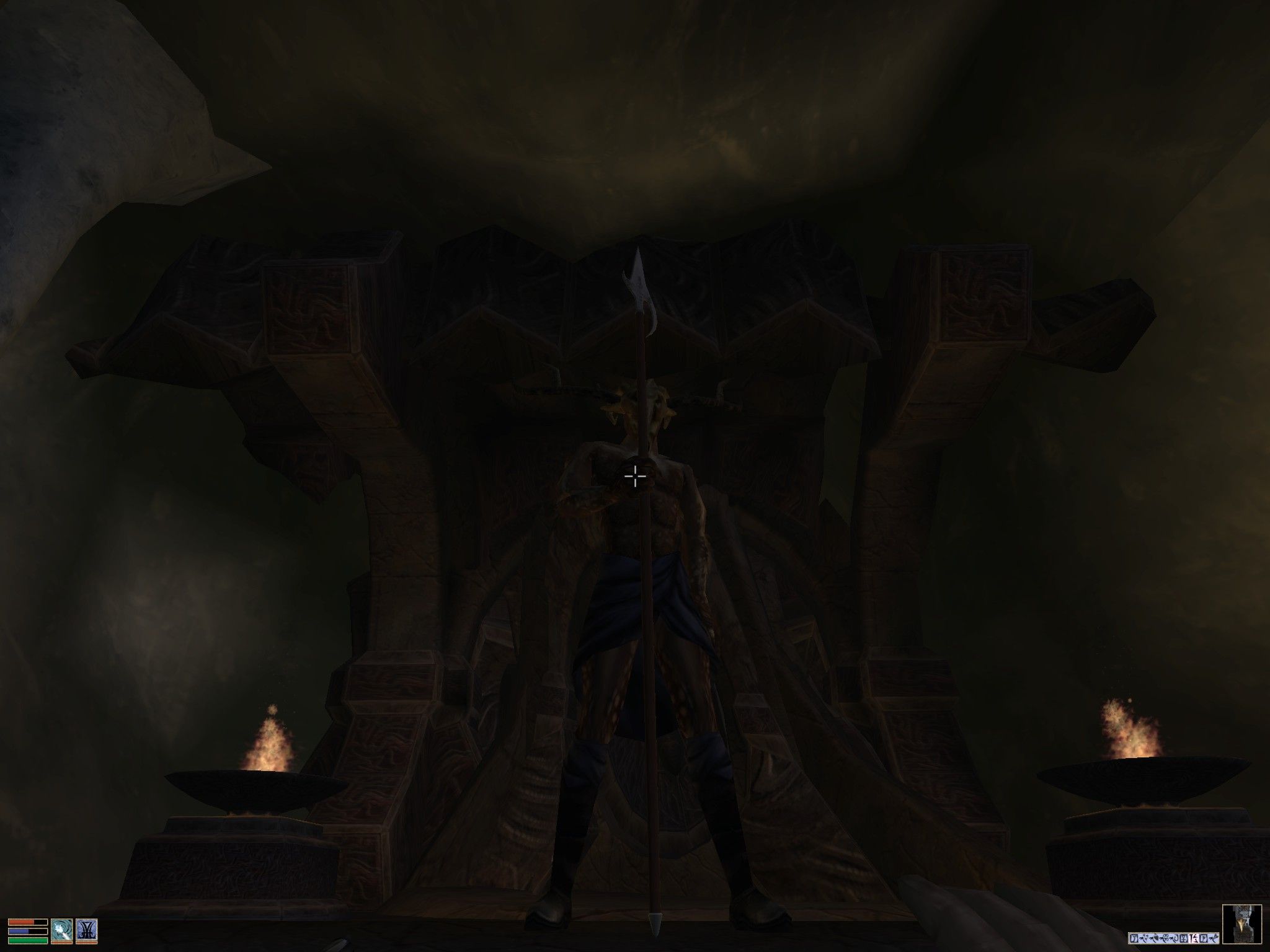Click the second square rune effect icon
This screenshot has width=1270, height=952.
[1202, 938]
